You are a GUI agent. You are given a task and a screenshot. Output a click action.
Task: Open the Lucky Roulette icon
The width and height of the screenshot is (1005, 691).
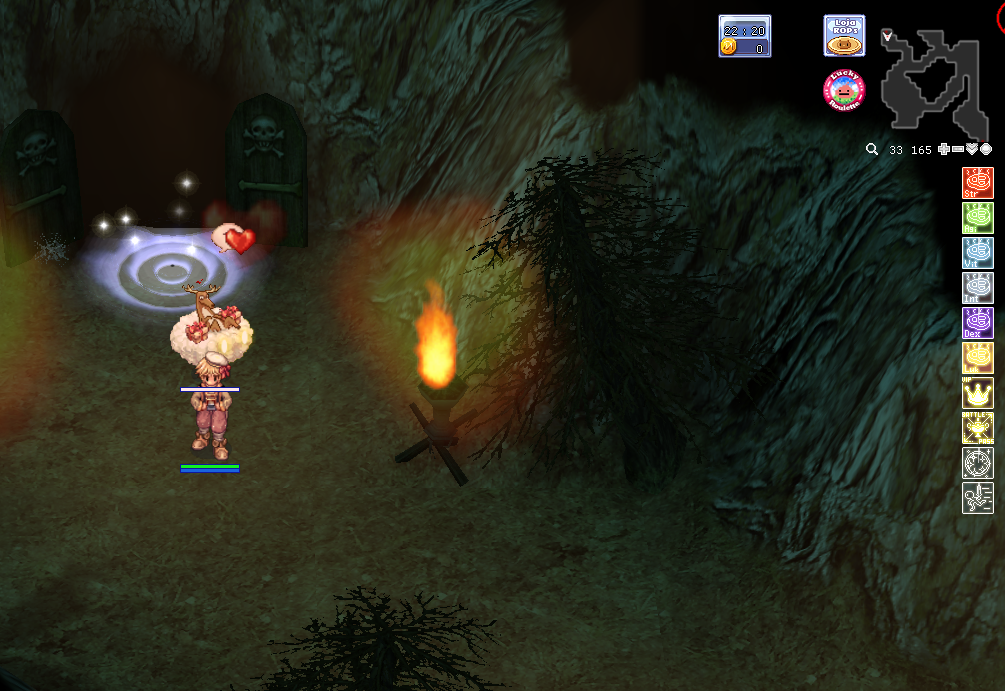tap(844, 91)
